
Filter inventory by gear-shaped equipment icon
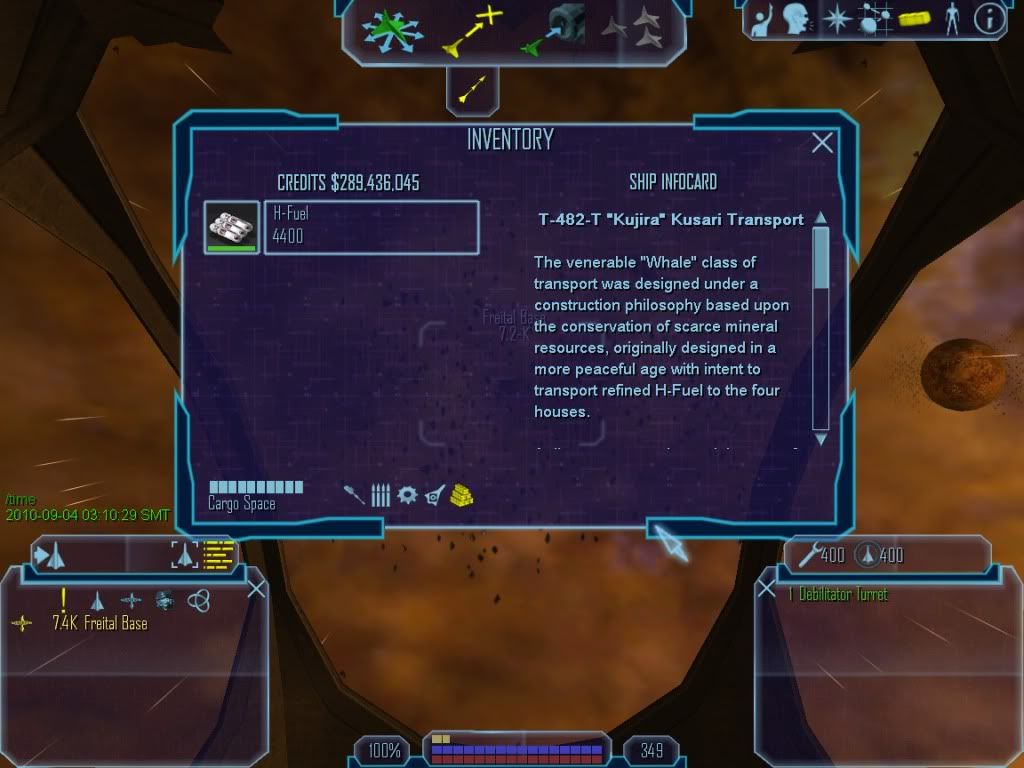pyautogui.click(x=407, y=494)
